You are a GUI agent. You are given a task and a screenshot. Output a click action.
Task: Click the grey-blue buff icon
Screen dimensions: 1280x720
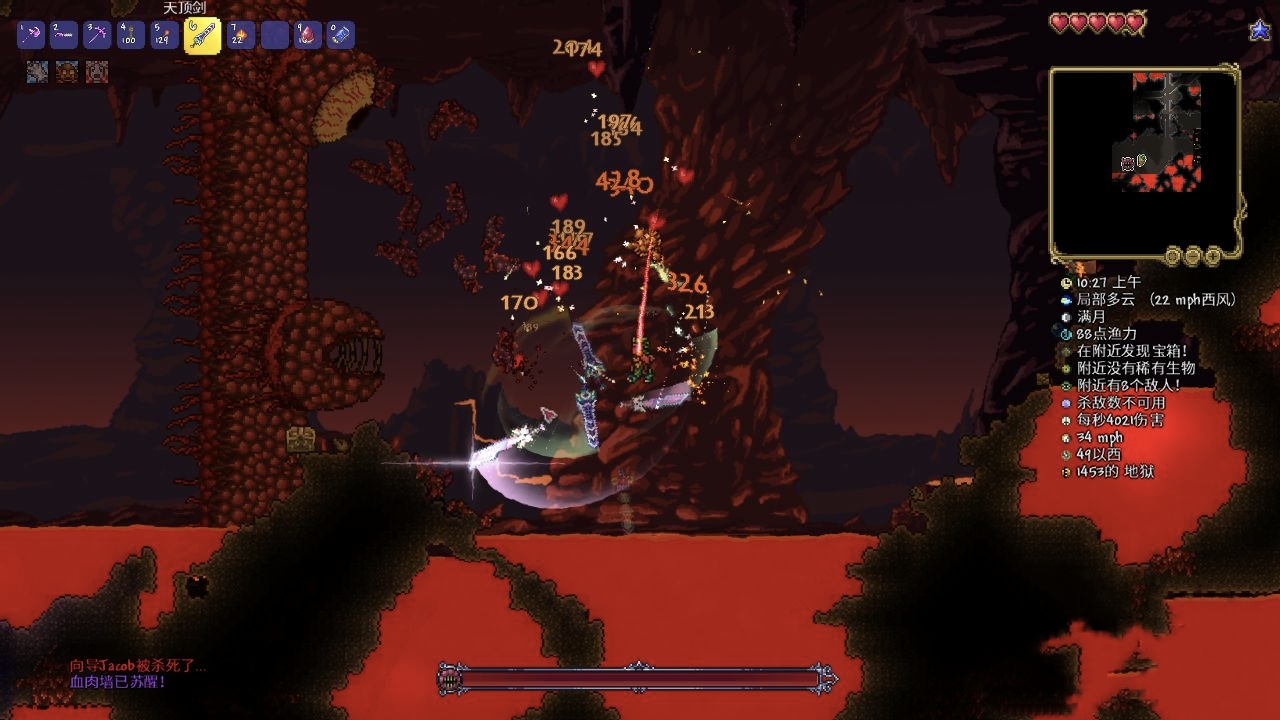pos(37,72)
